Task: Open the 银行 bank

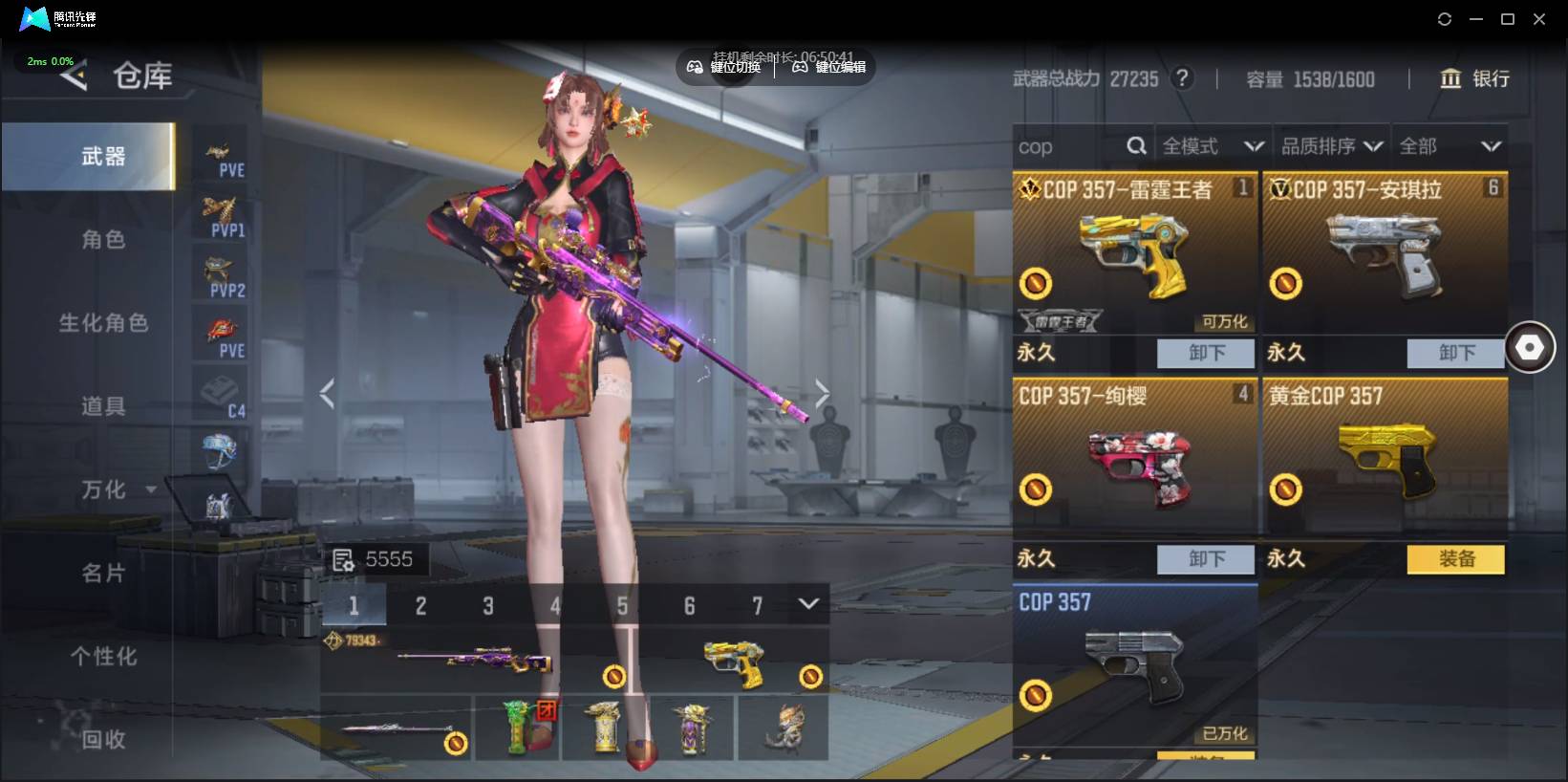Action: [x=1475, y=79]
